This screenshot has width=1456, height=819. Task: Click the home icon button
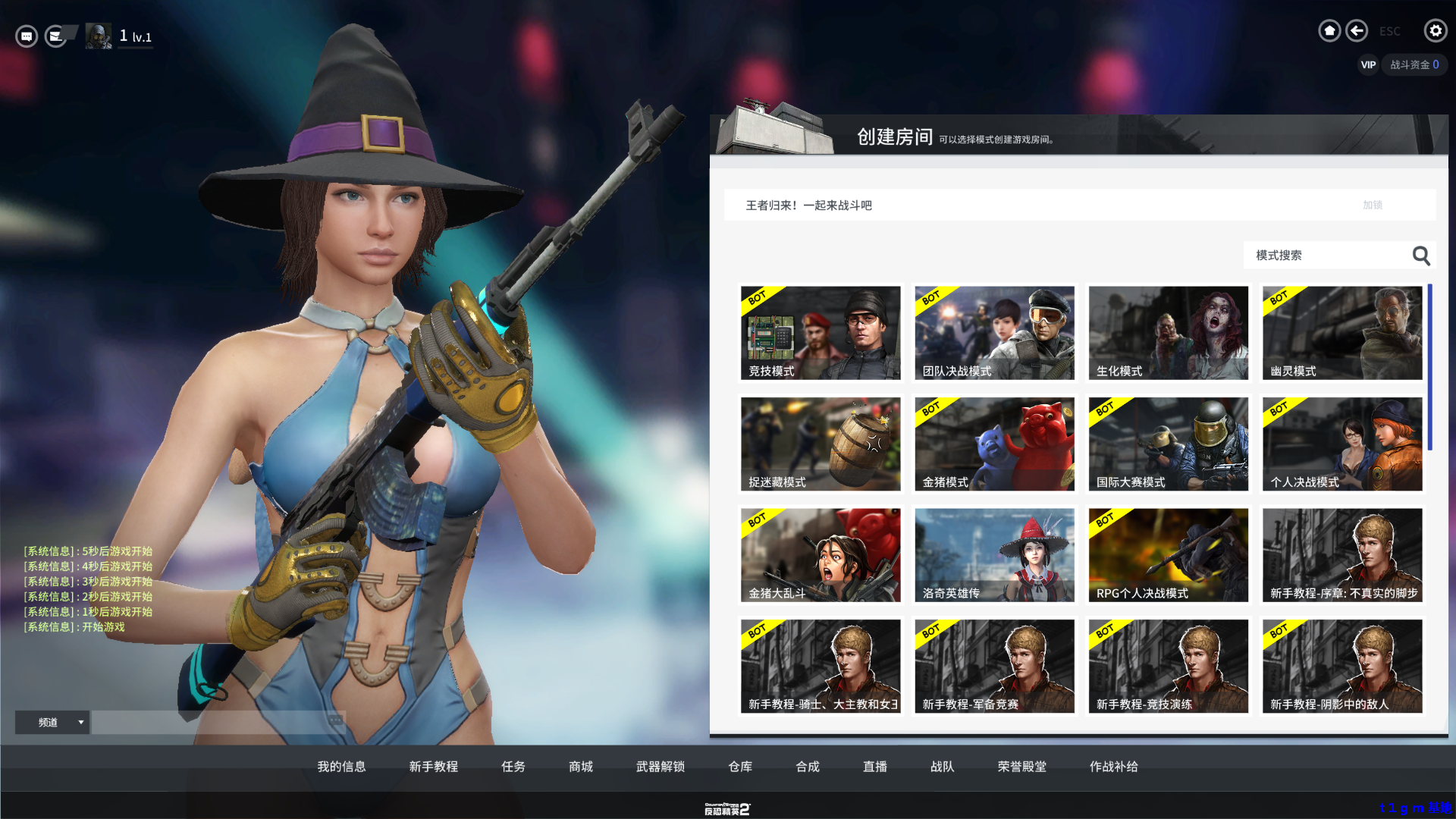[1329, 31]
